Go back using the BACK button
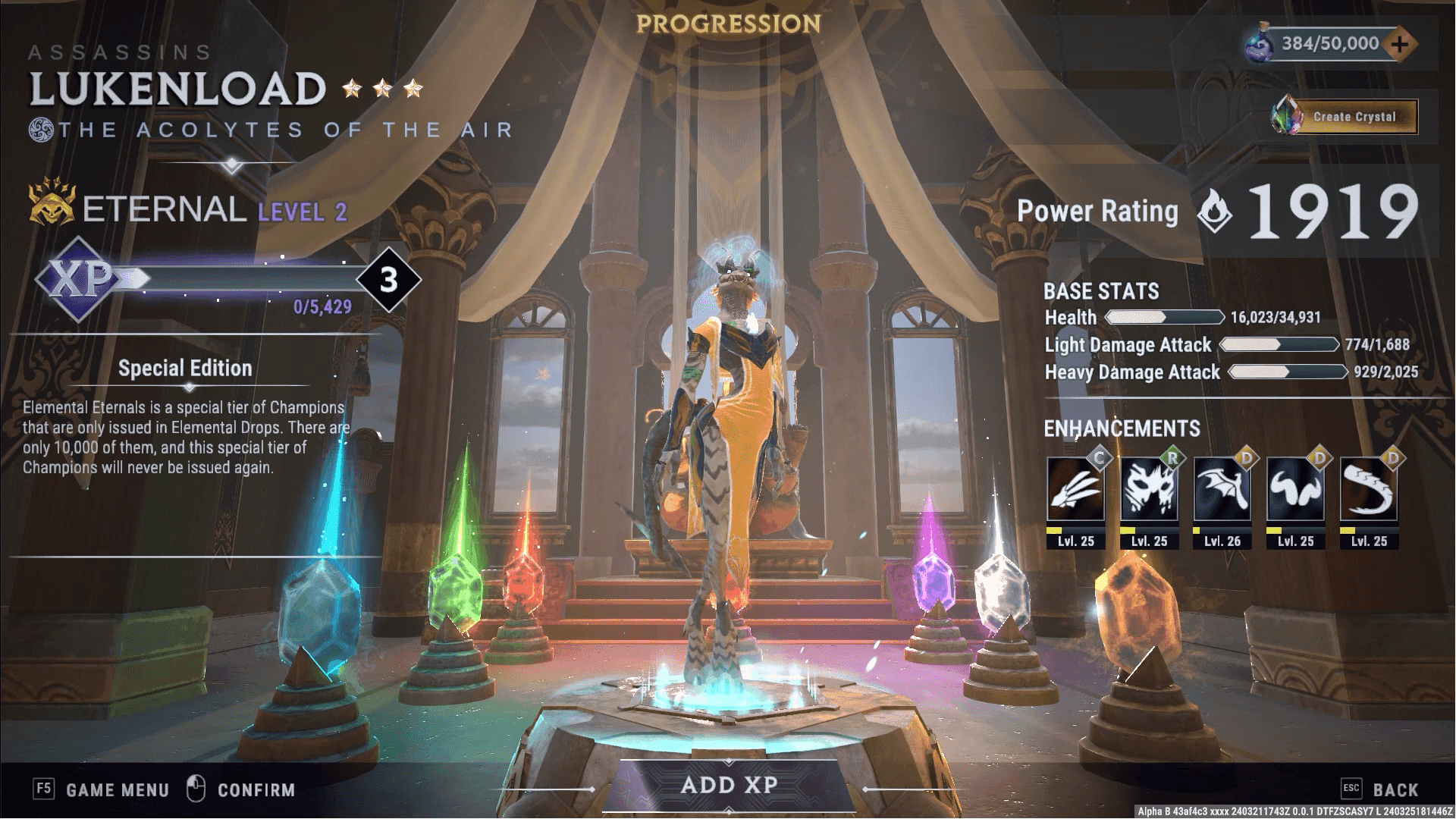Viewport: 1456px width, 819px height. pyautogui.click(x=1395, y=790)
